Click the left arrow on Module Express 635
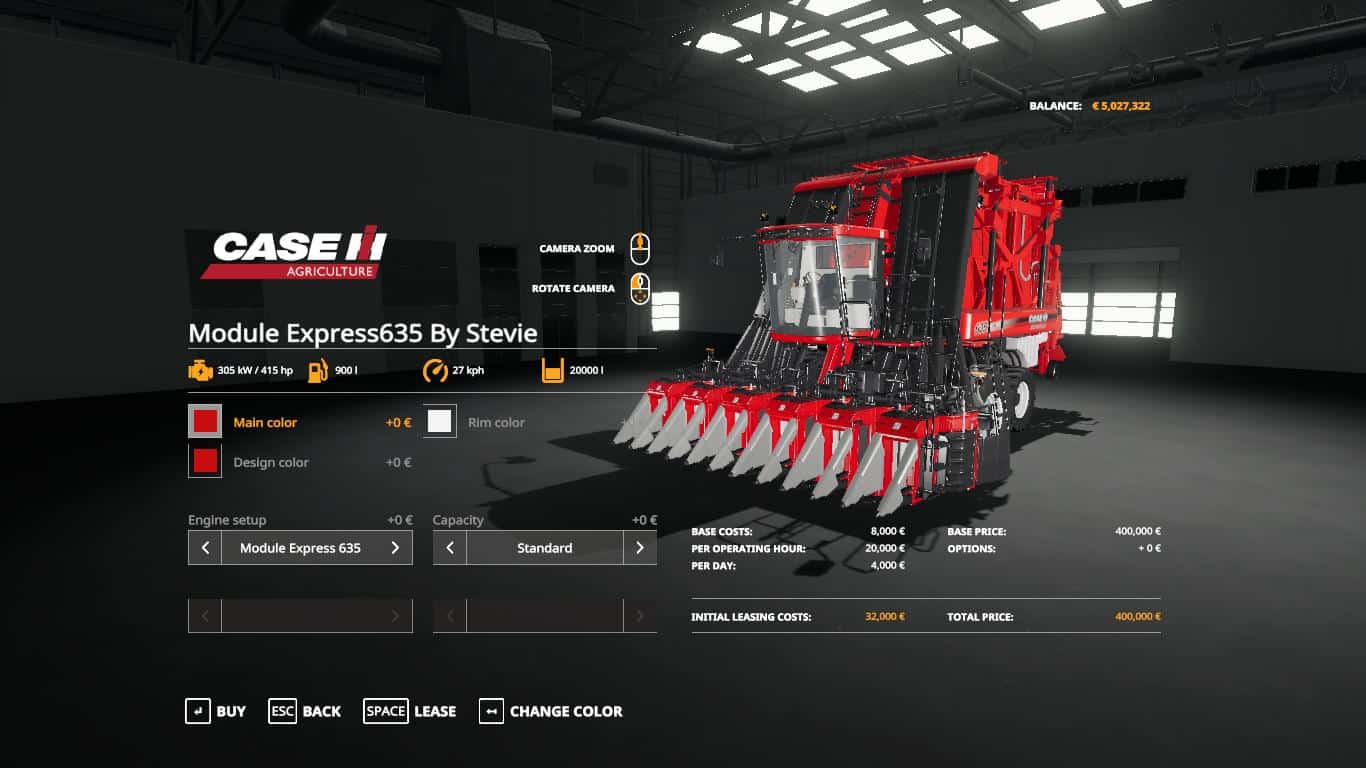The width and height of the screenshot is (1366, 768). point(203,547)
